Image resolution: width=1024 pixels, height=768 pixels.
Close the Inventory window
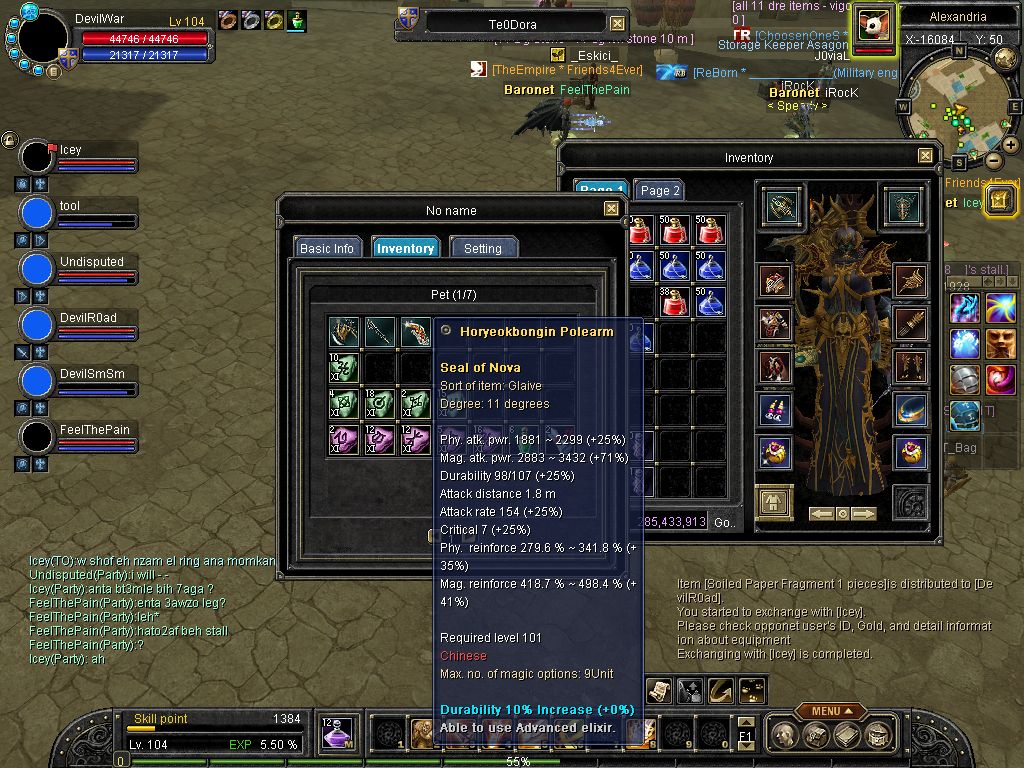[925, 156]
